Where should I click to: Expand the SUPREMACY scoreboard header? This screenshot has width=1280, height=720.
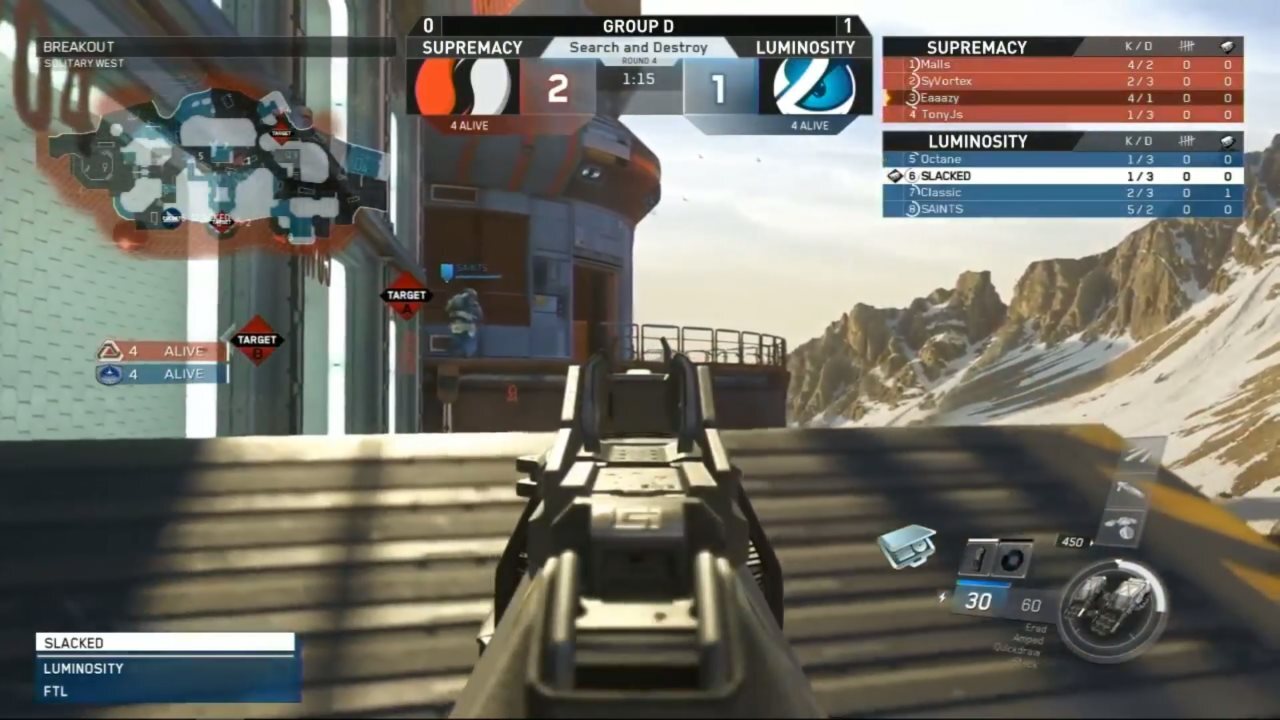[x=977, y=46]
